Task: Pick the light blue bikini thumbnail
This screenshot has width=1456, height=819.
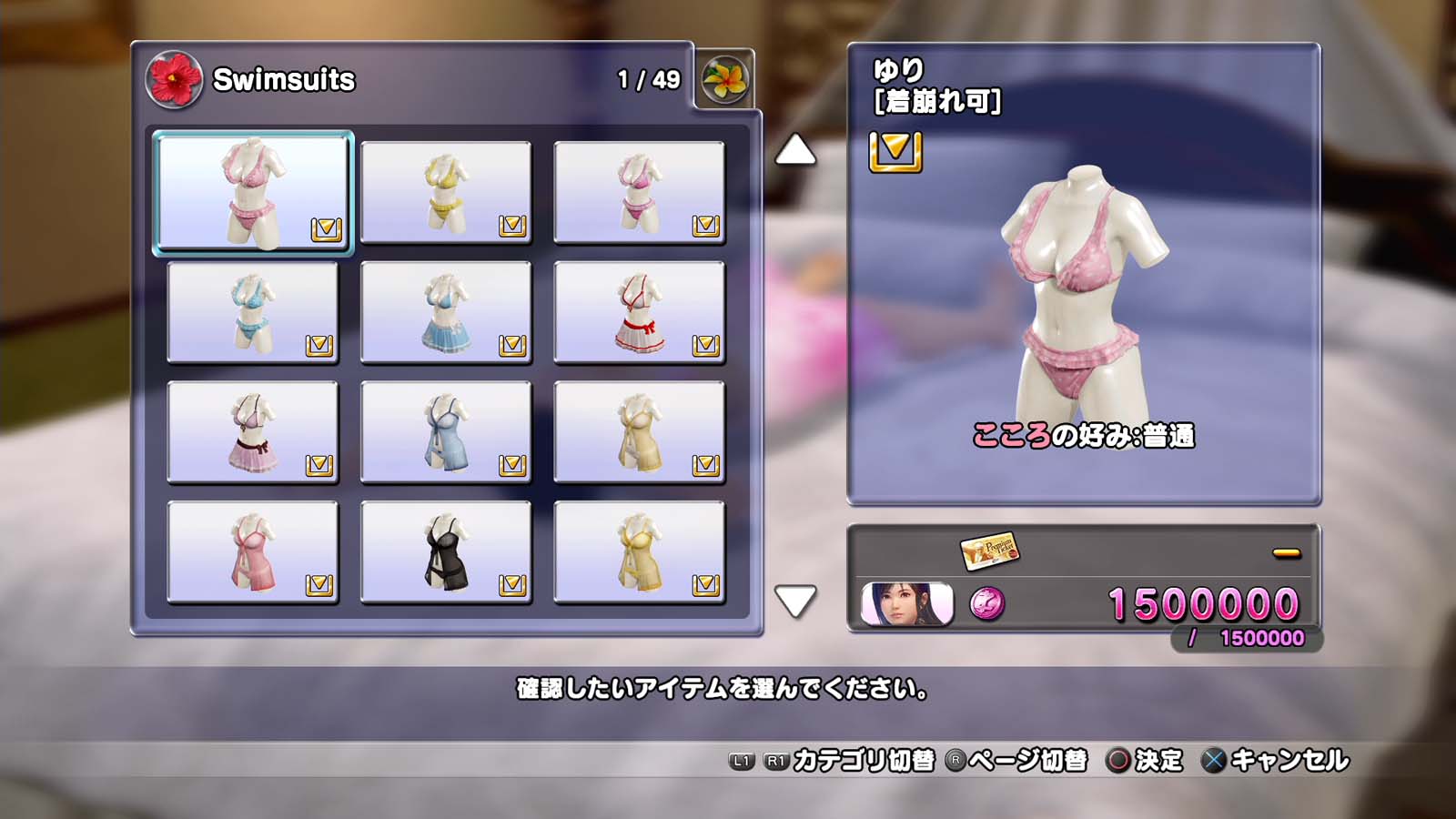Action: [253, 312]
